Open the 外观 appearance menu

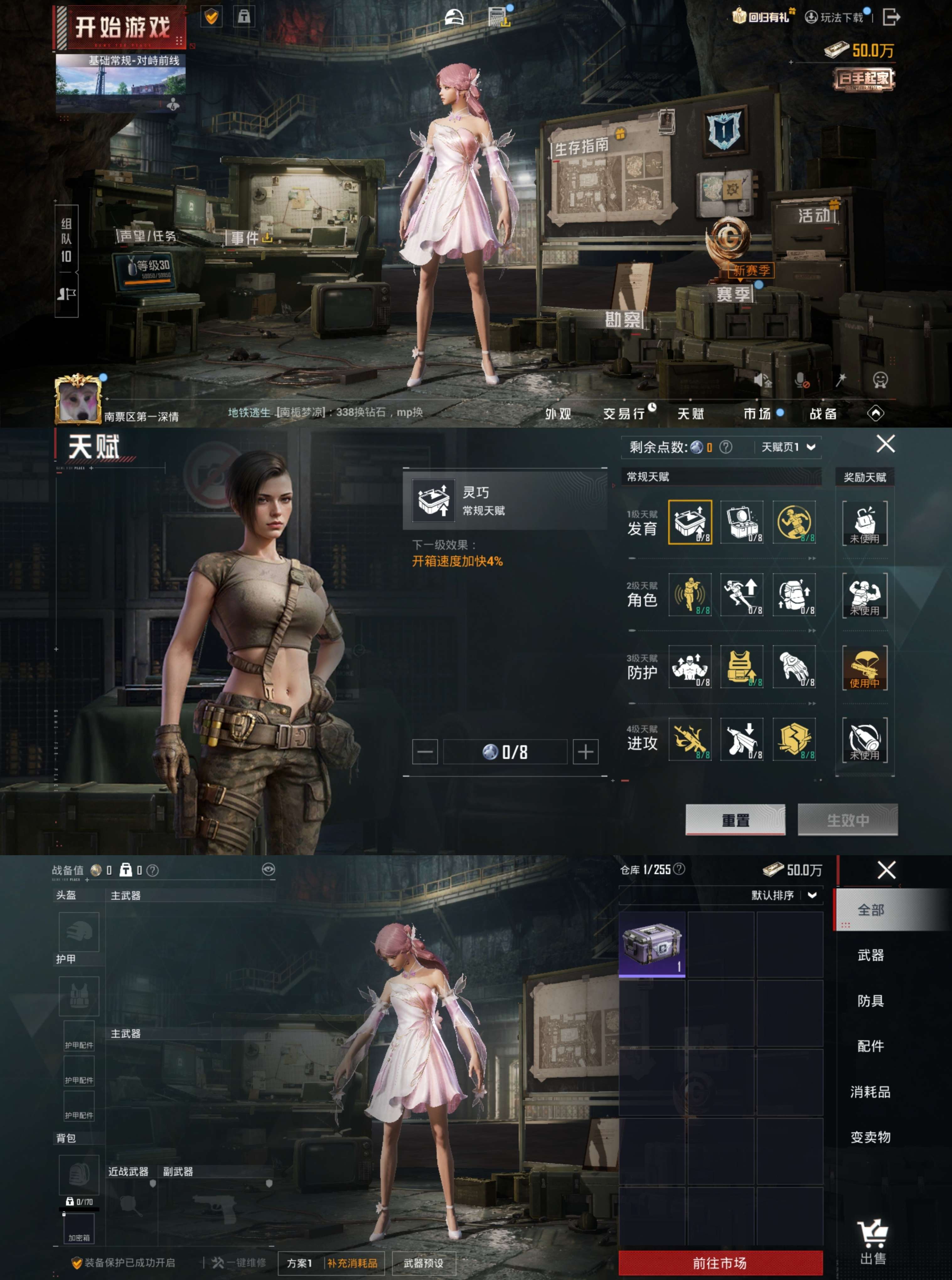point(558,413)
